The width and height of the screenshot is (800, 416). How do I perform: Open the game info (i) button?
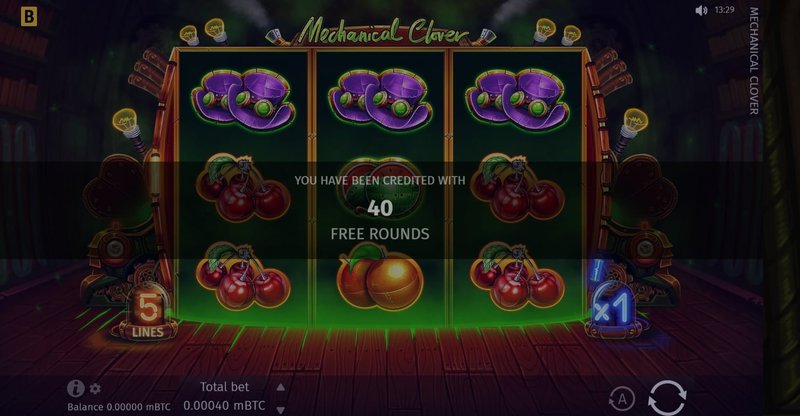pyautogui.click(x=75, y=389)
